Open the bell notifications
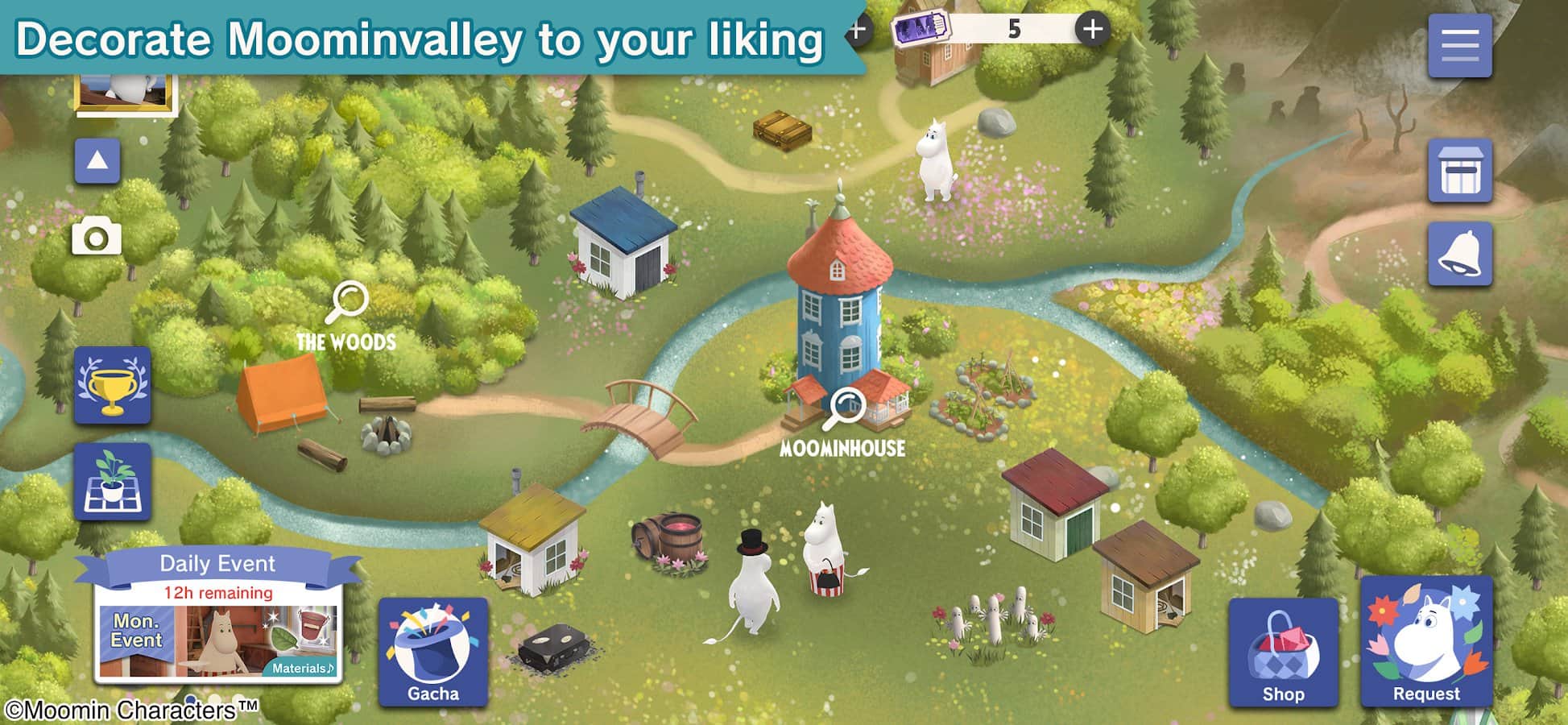 pyautogui.click(x=1459, y=255)
